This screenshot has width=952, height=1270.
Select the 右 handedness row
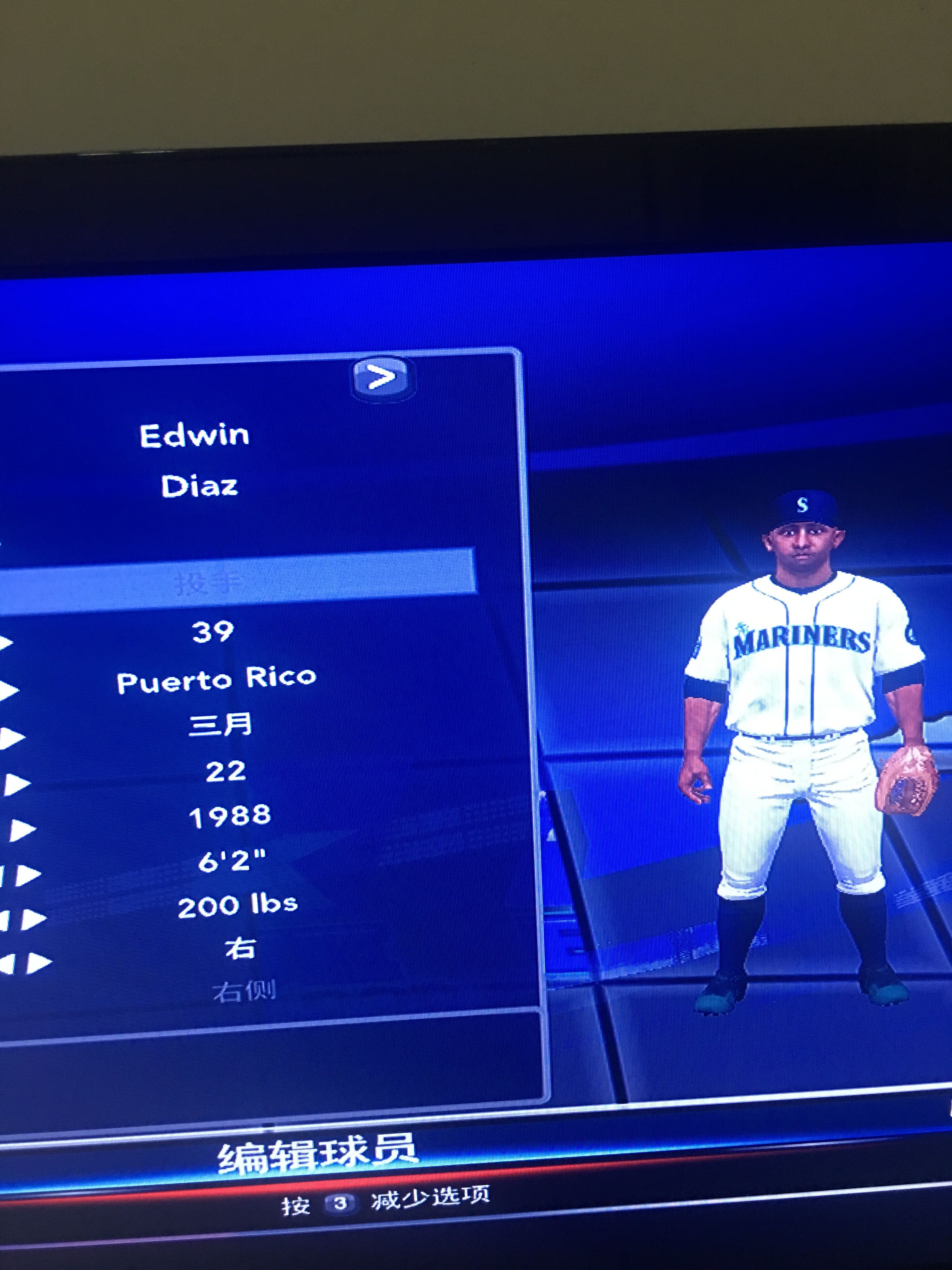pyautogui.click(x=240, y=948)
